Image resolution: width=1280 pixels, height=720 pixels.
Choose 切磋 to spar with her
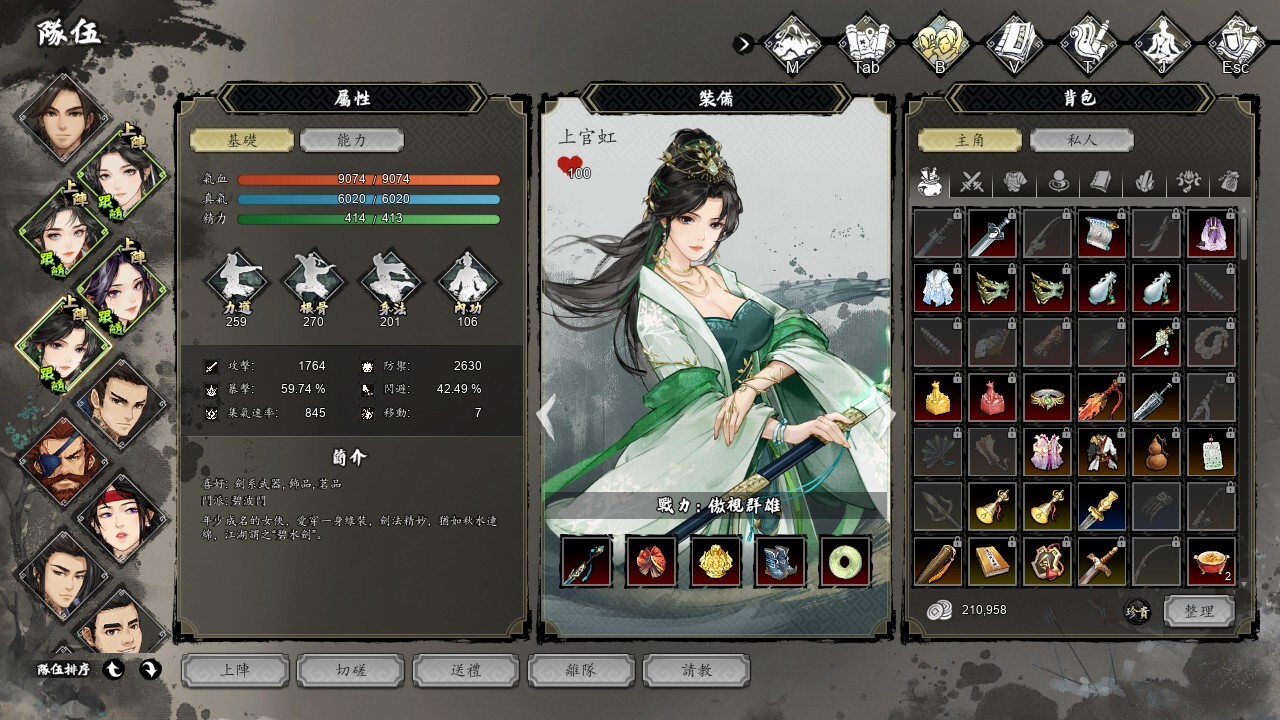tap(351, 670)
